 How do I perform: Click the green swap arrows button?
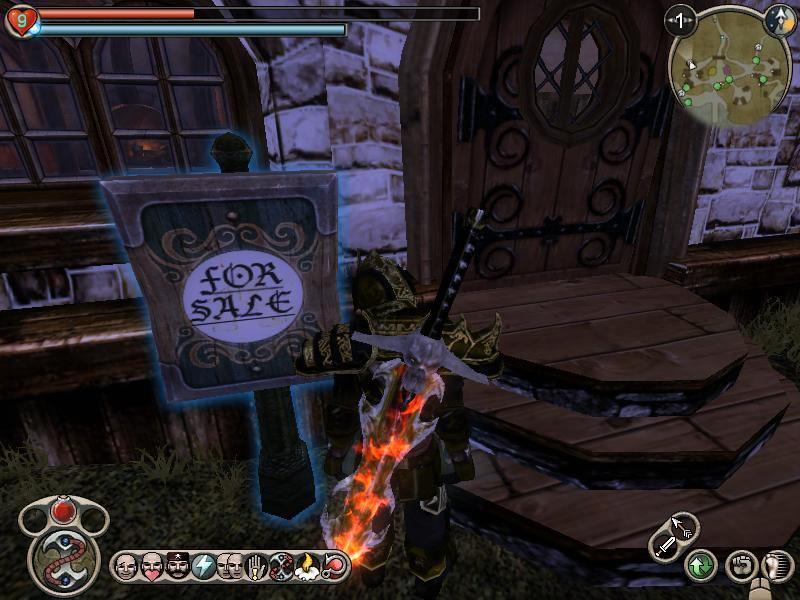pos(700,566)
